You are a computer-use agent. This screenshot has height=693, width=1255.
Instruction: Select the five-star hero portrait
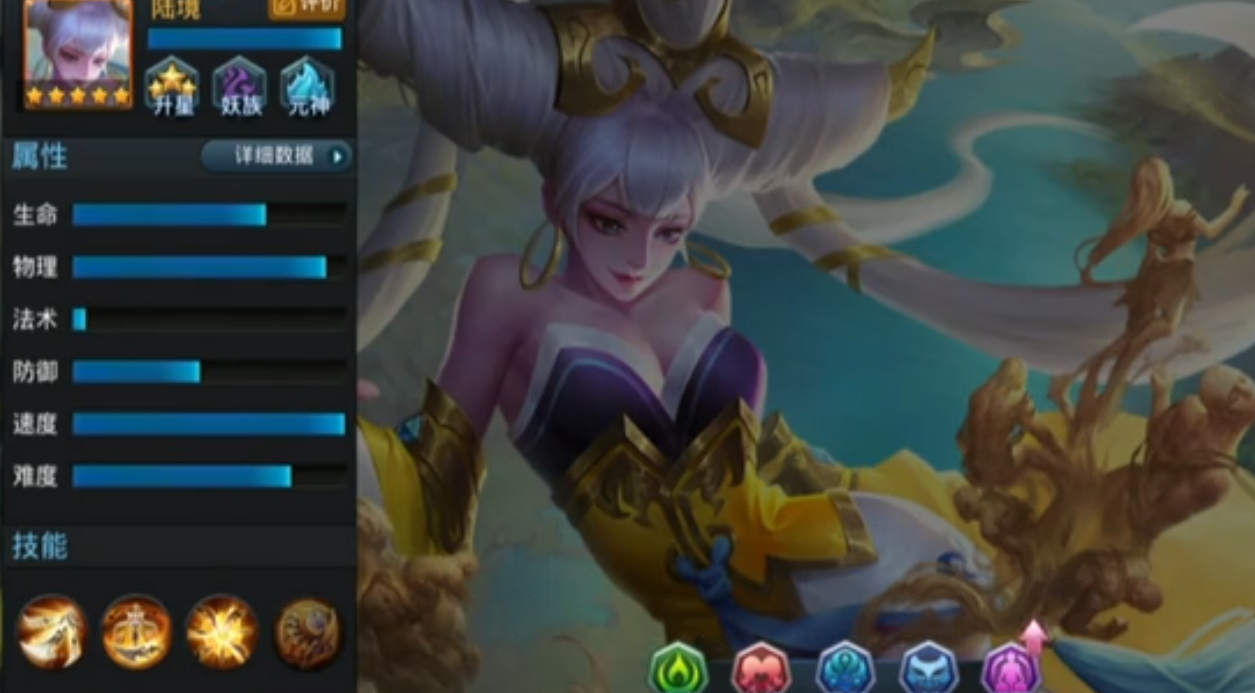(x=78, y=53)
